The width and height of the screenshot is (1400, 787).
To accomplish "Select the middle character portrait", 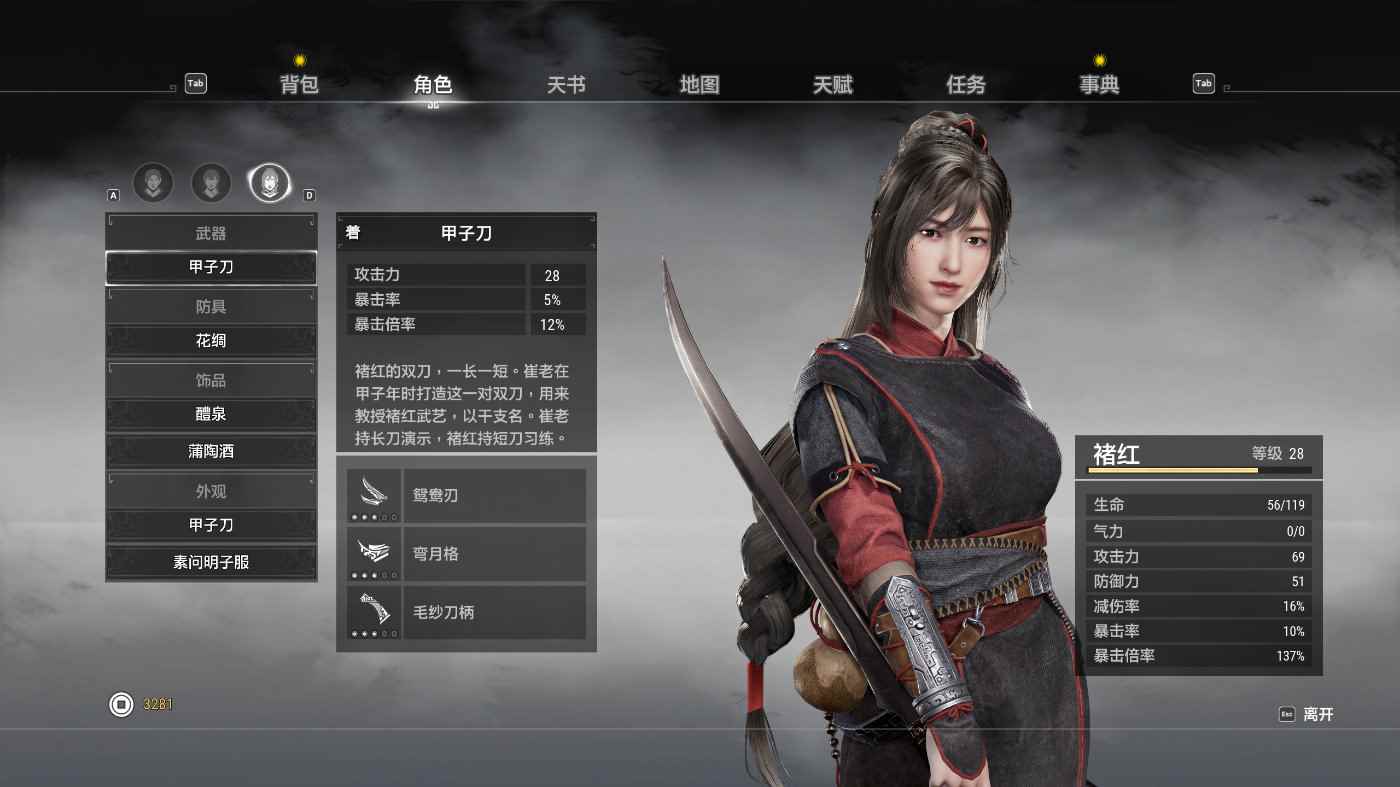I will pos(211,183).
